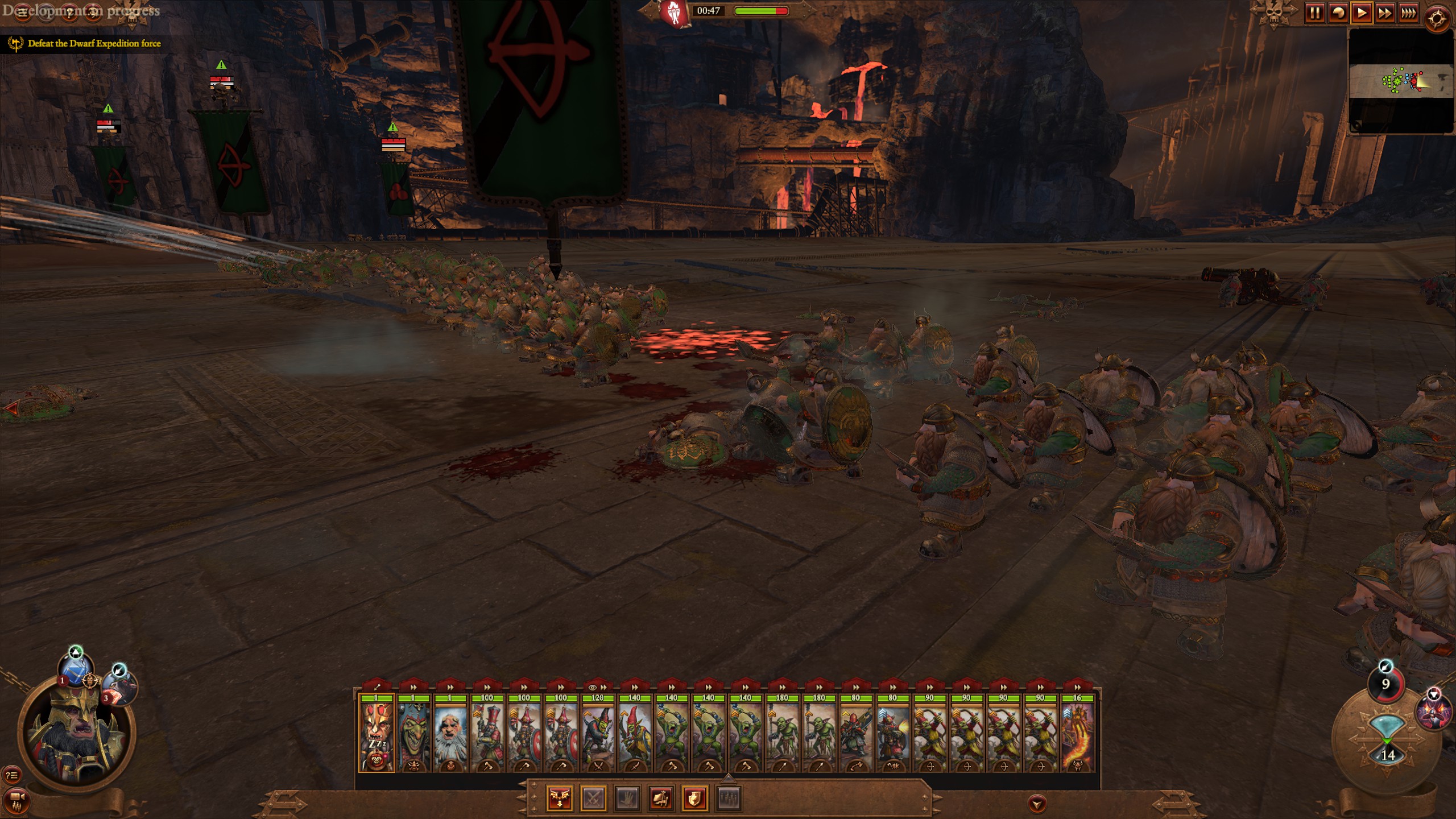Viewport: 1456px width, 819px height.
Task: Toggle the shield guard mode button
Action: [x=695, y=799]
